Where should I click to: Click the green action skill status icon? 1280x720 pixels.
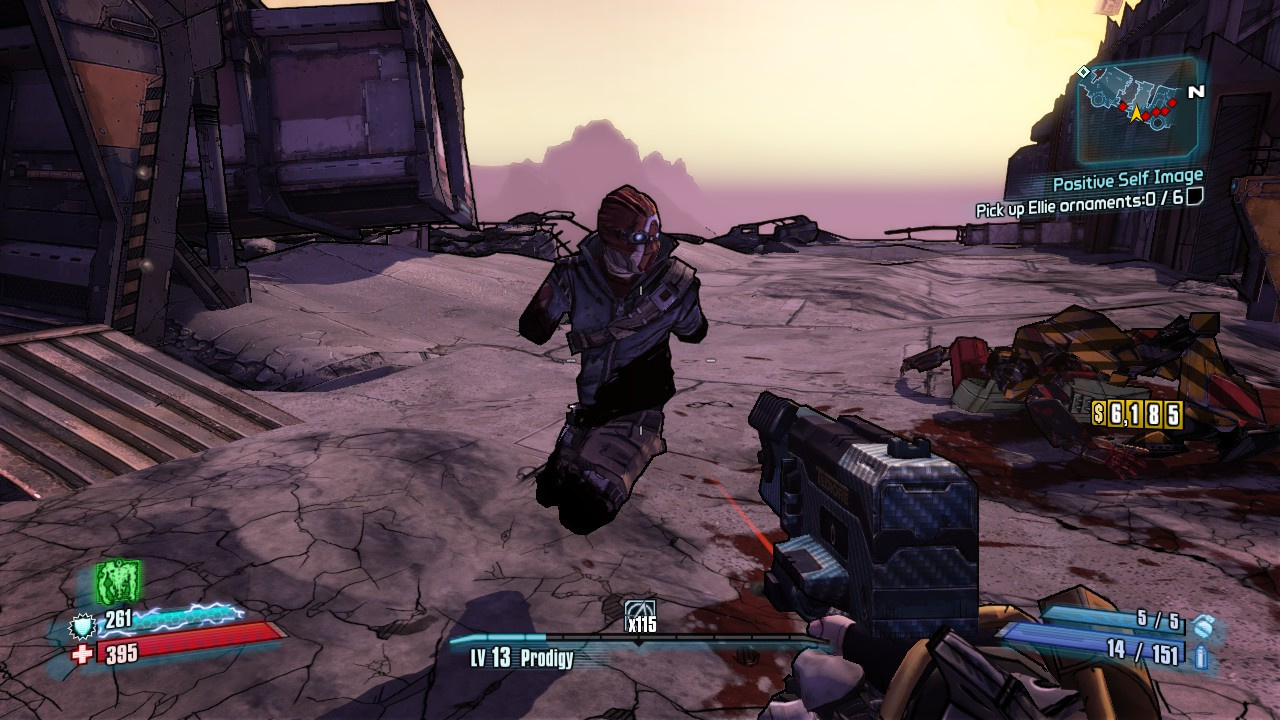117,581
